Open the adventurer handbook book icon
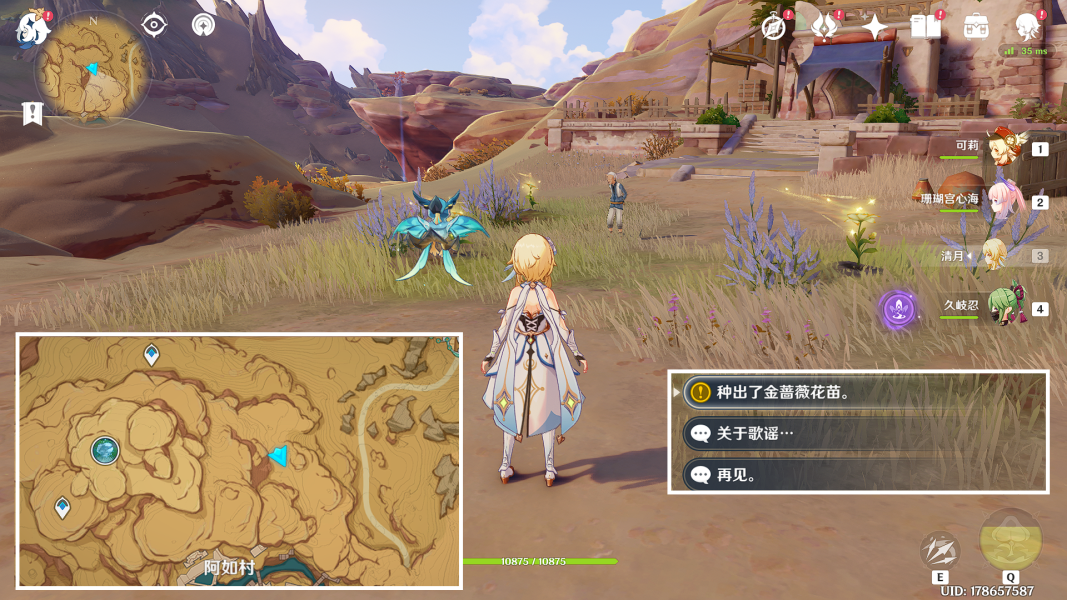This screenshot has height=600, width=1067. point(926,27)
